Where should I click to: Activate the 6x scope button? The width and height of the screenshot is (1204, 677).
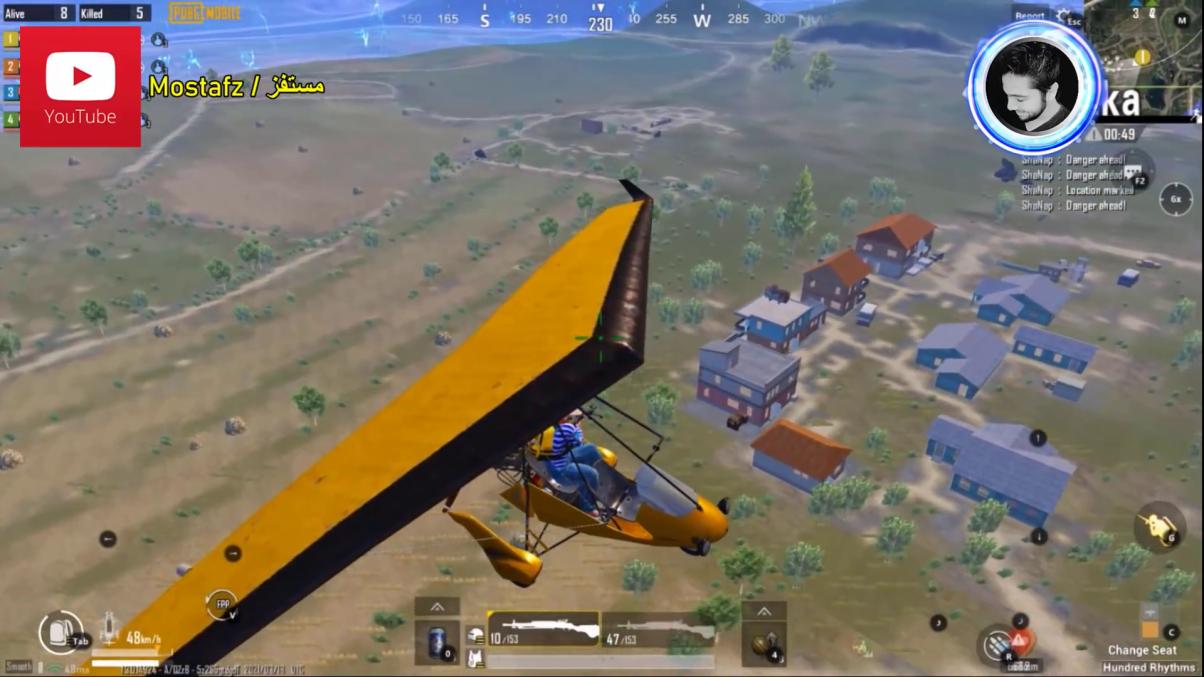pos(1175,199)
